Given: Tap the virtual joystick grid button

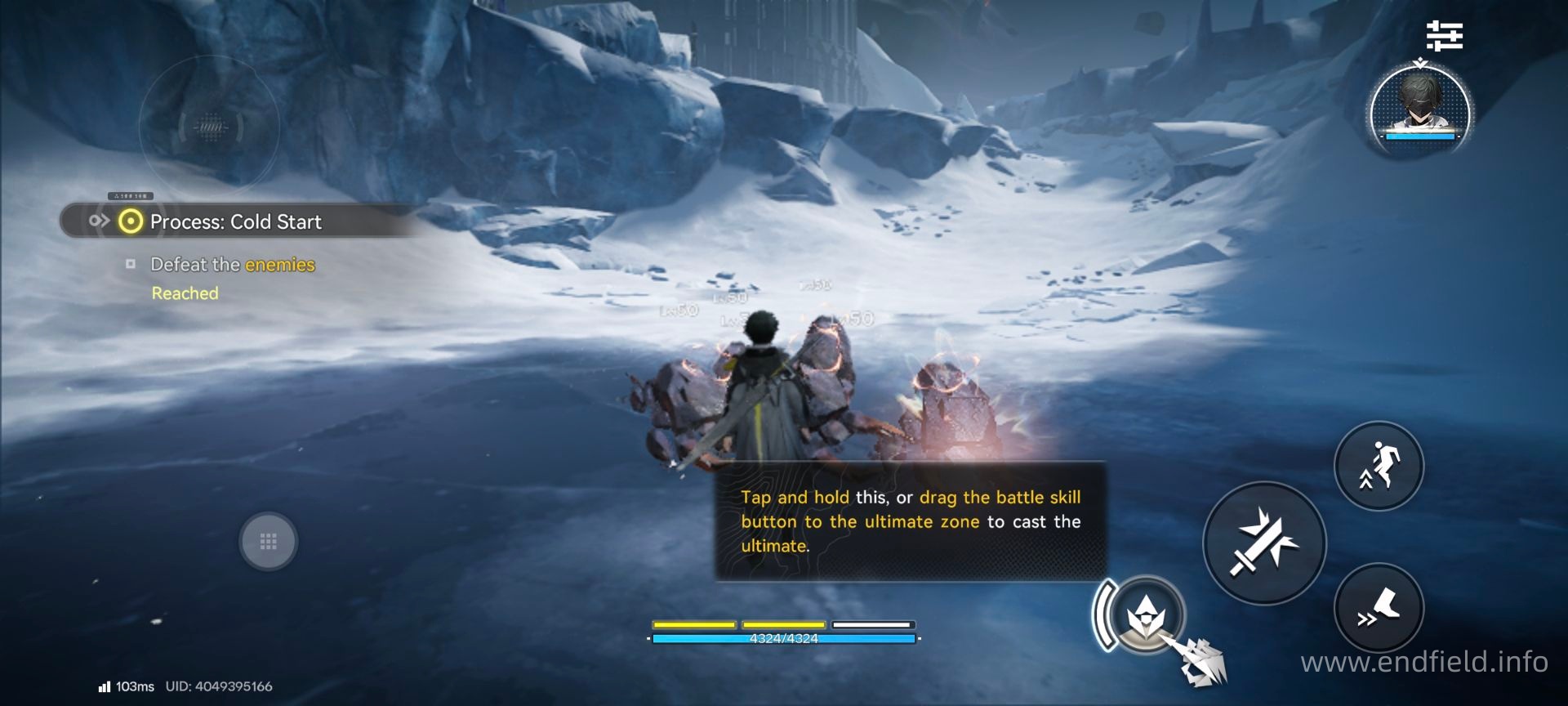Looking at the screenshot, I should (x=268, y=541).
